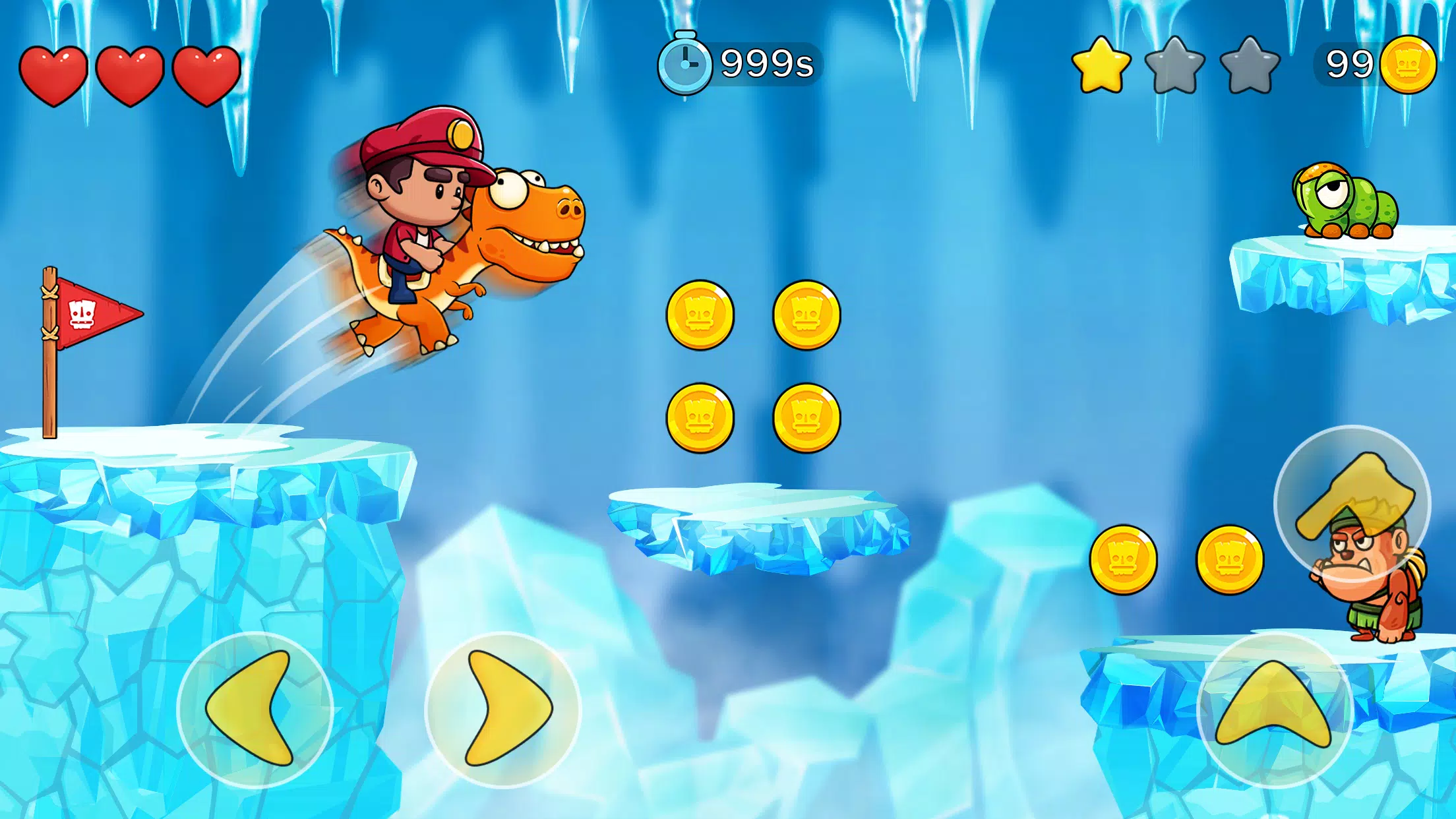Collect the top-left coin in the coin cluster
This screenshot has height=819, width=1456.
[x=702, y=315]
